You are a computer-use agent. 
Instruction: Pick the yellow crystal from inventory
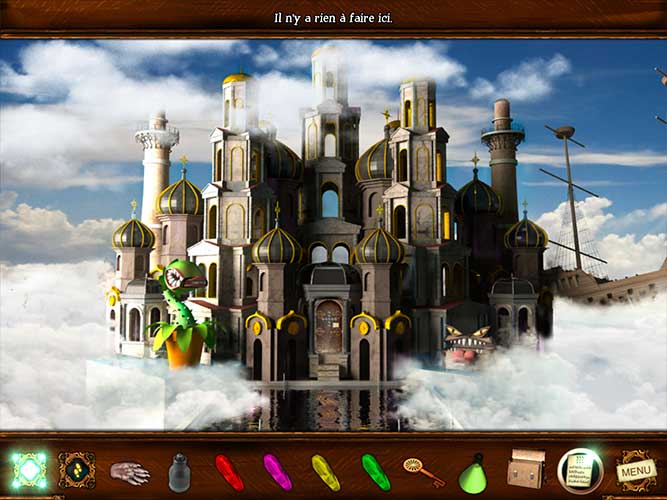tap(325, 471)
